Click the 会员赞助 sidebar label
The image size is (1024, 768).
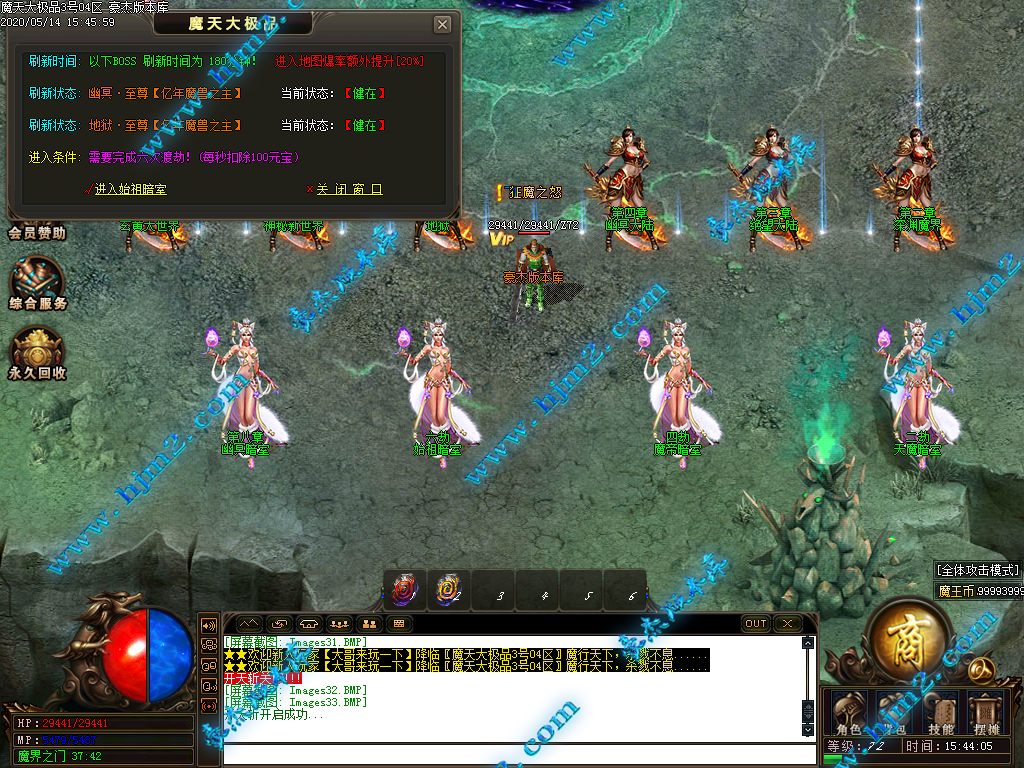pyautogui.click(x=37, y=233)
